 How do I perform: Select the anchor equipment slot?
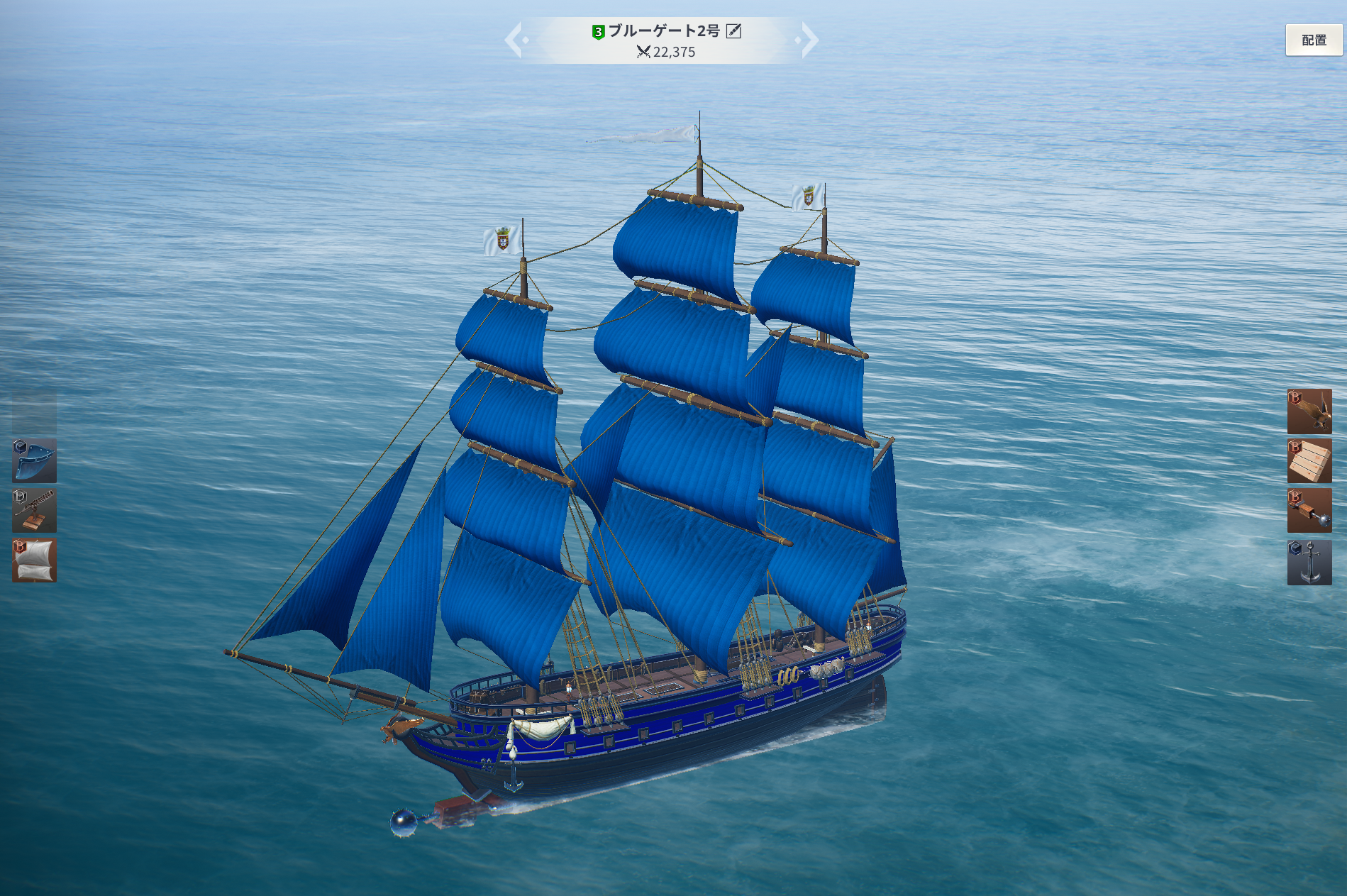1309,562
